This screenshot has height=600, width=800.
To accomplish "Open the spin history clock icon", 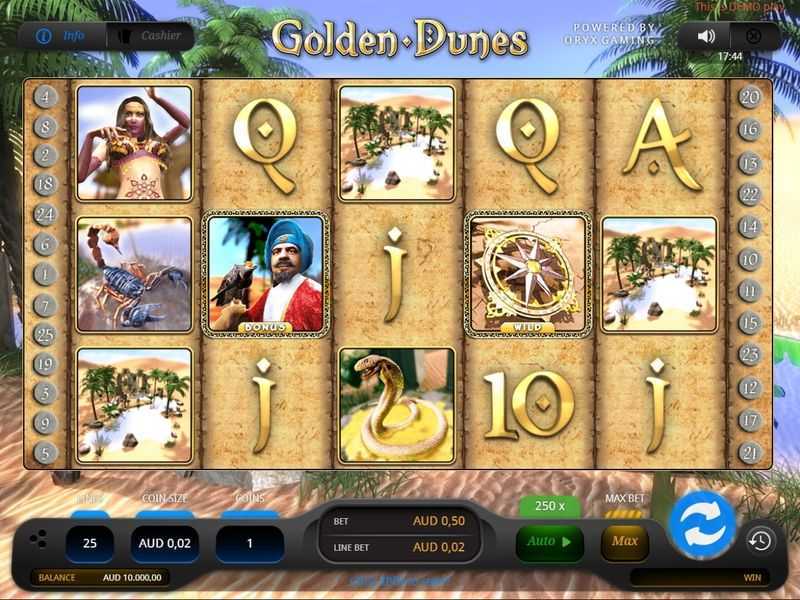I will [x=760, y=541].
